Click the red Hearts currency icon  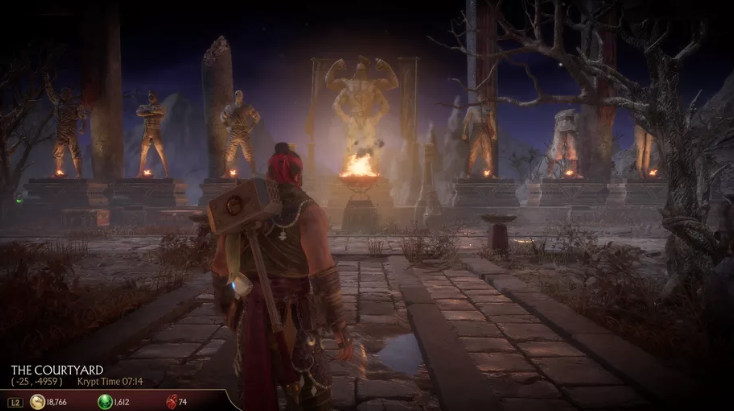[x=169, y=402]
